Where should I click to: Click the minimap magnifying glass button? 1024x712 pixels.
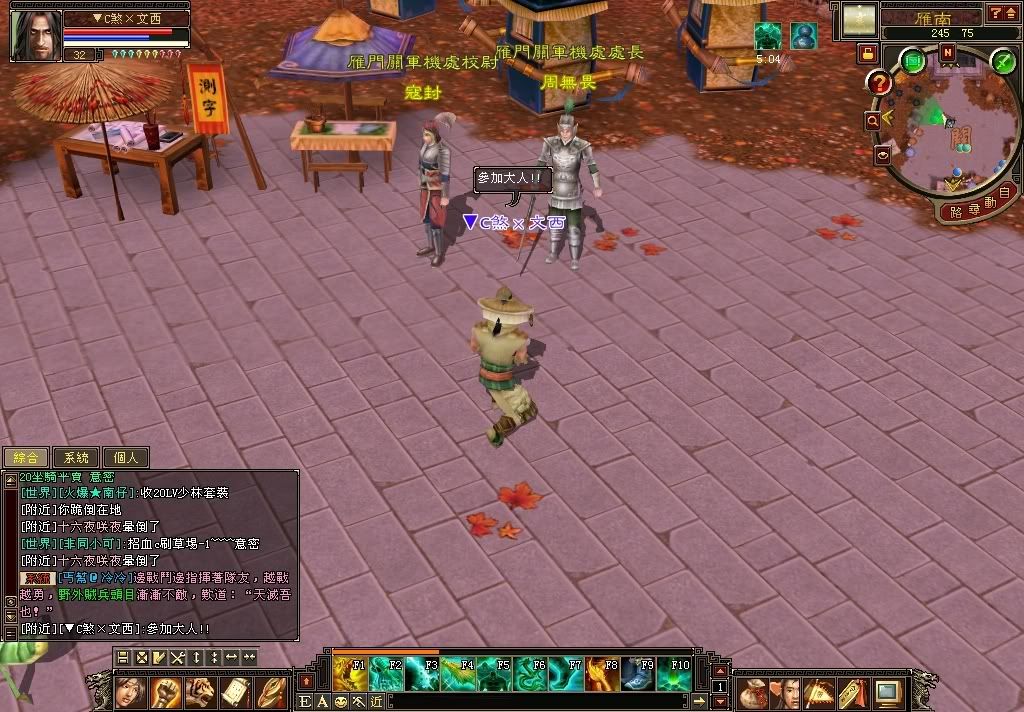click(873, 120)
